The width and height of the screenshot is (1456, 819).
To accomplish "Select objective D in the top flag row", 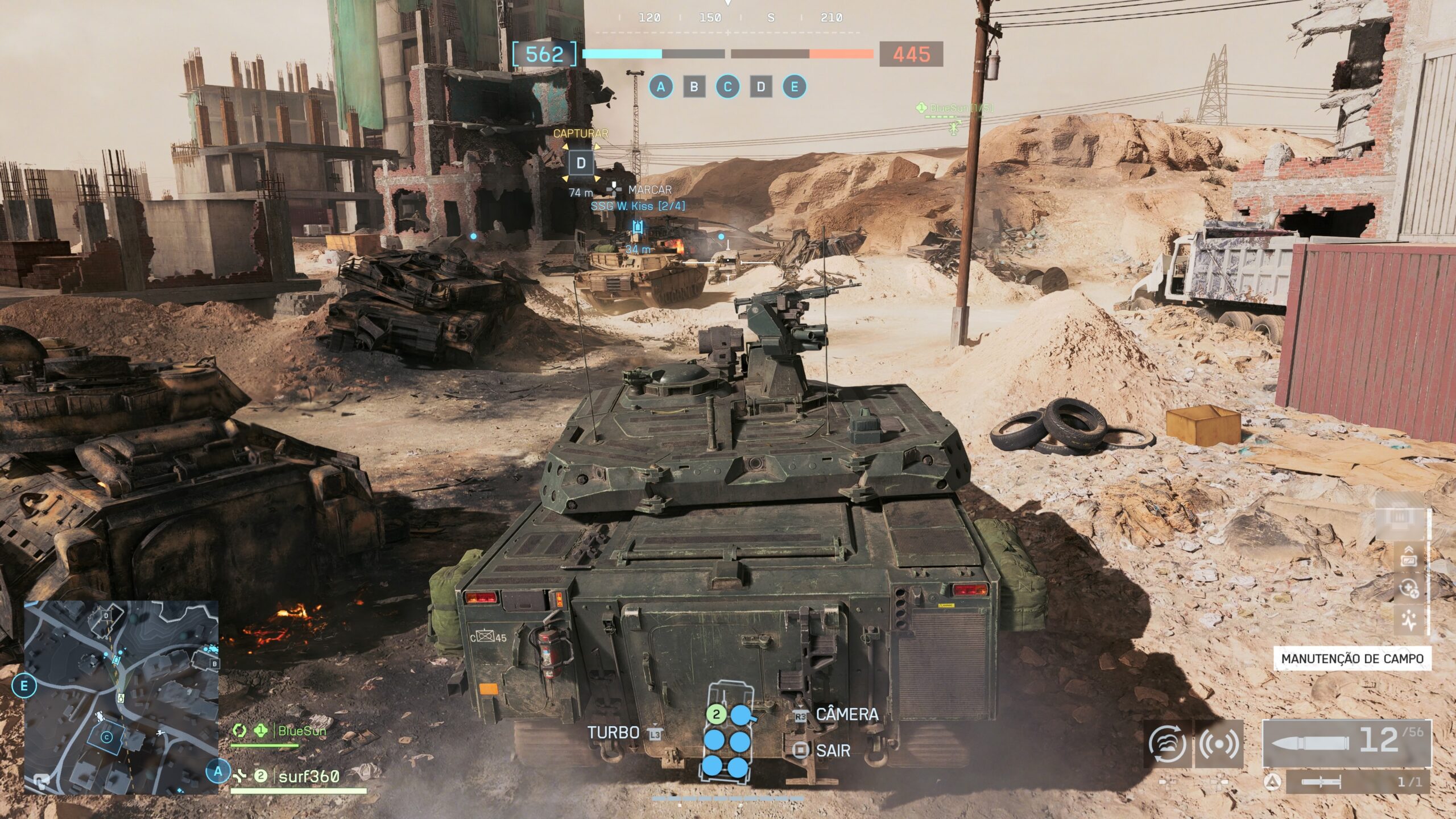I will click(x=761, y=87).
